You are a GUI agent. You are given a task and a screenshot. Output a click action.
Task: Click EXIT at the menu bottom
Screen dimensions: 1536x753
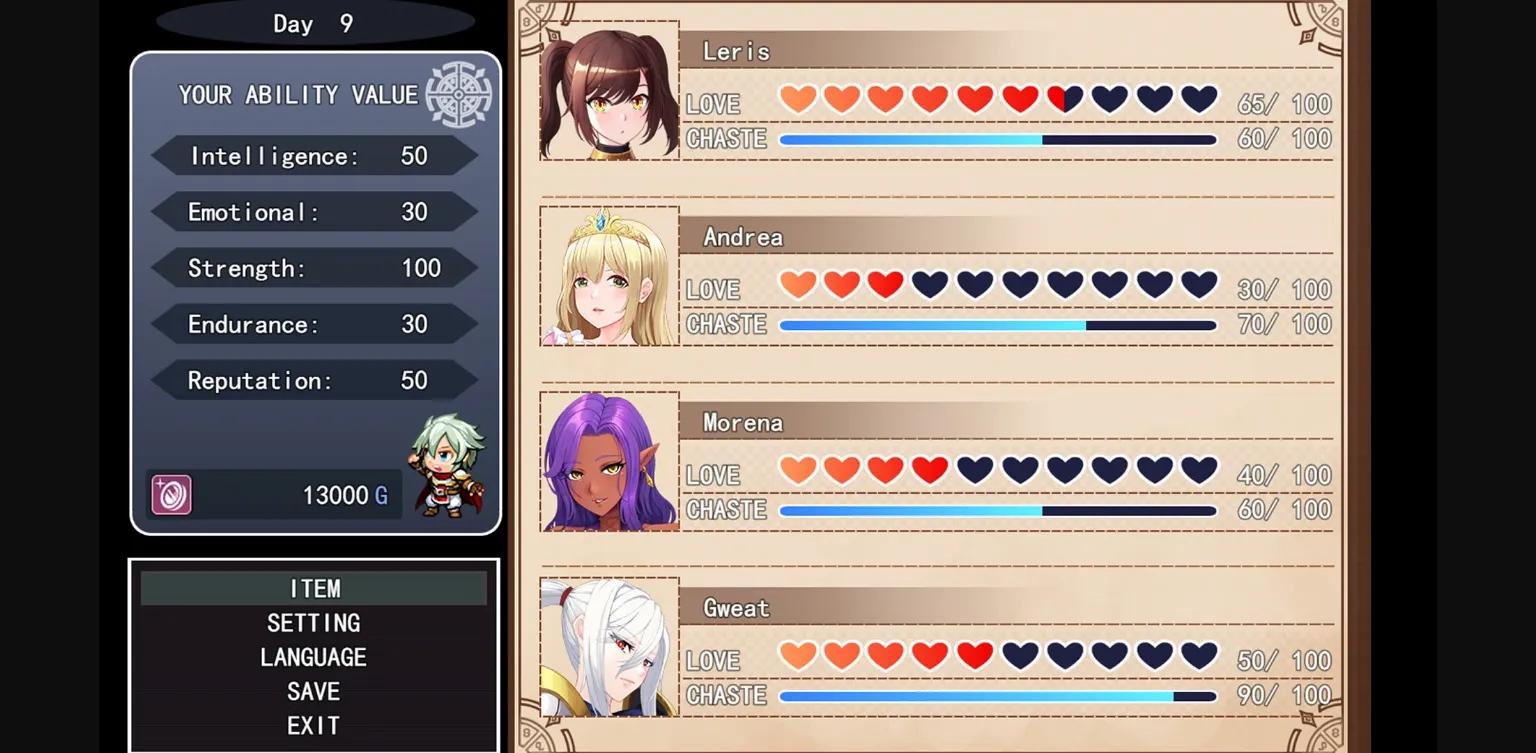click(x=314, y=725)
